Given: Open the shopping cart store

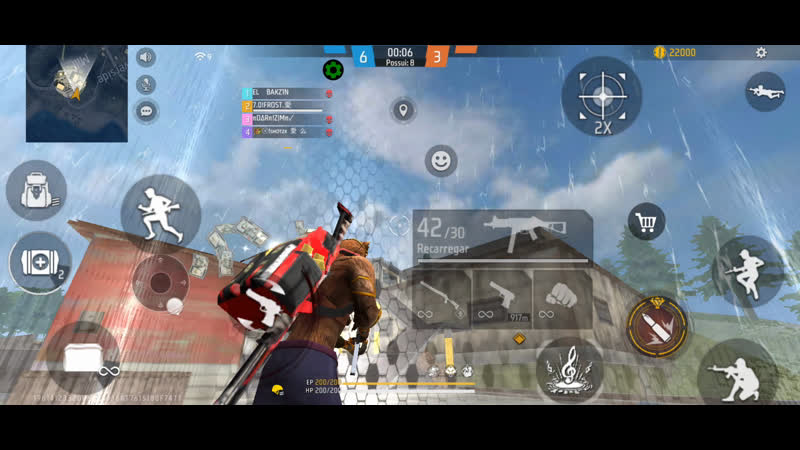Looking at the screenshot, I should pos(646,222).
